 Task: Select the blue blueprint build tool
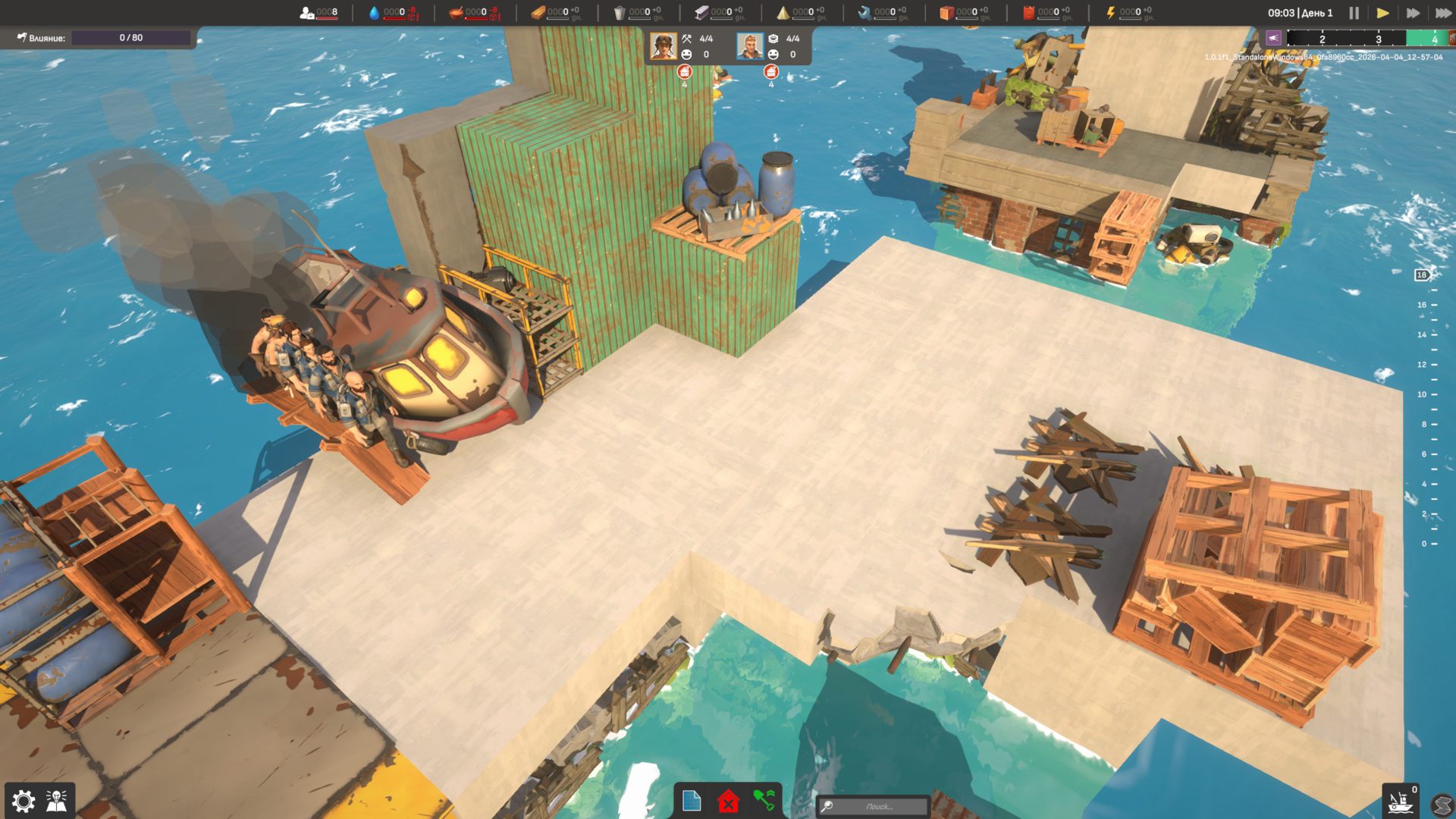pyautogui.click(x=692, y=801)
